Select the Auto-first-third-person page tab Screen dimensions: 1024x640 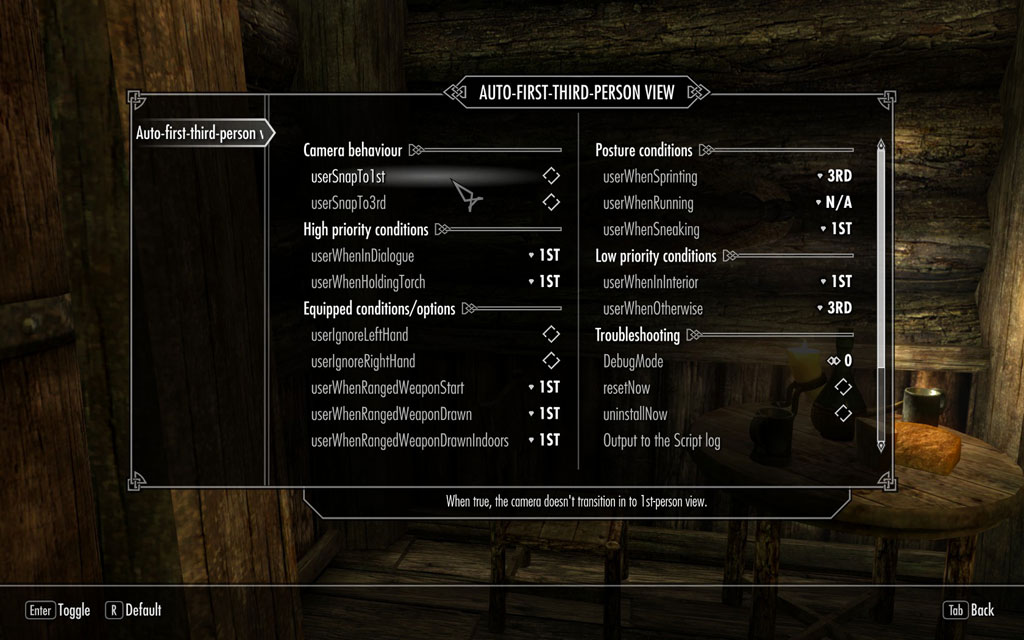200,133
